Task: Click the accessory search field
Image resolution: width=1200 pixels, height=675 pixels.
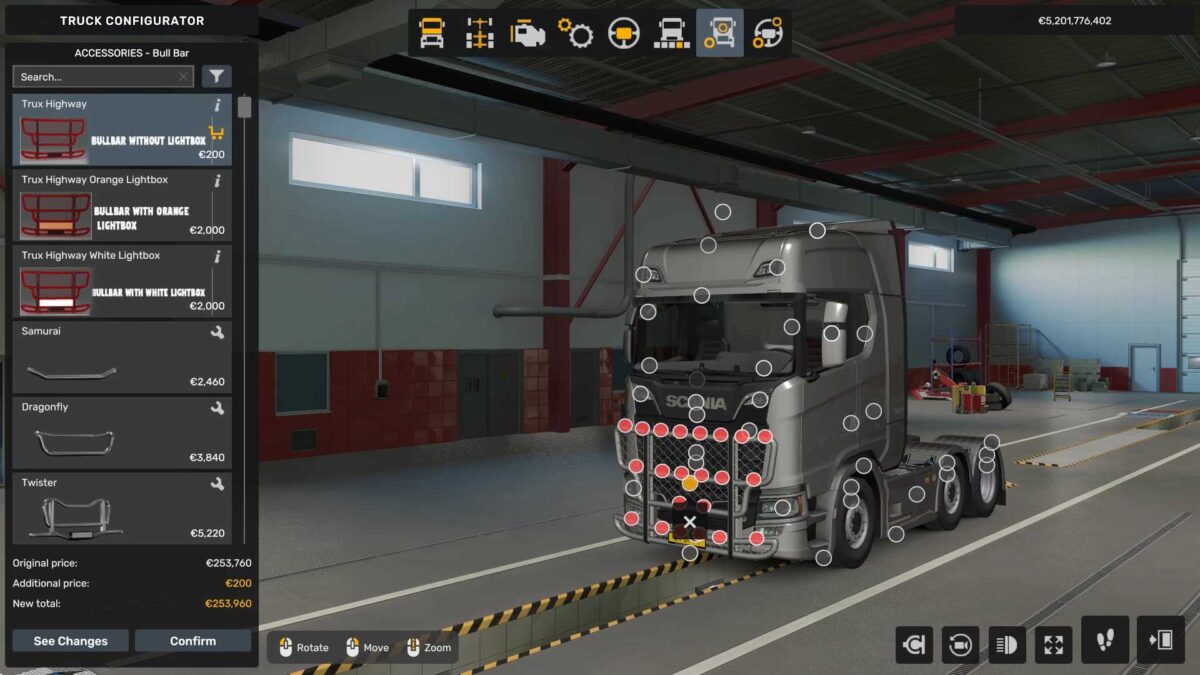Action: tap(95, 77)
